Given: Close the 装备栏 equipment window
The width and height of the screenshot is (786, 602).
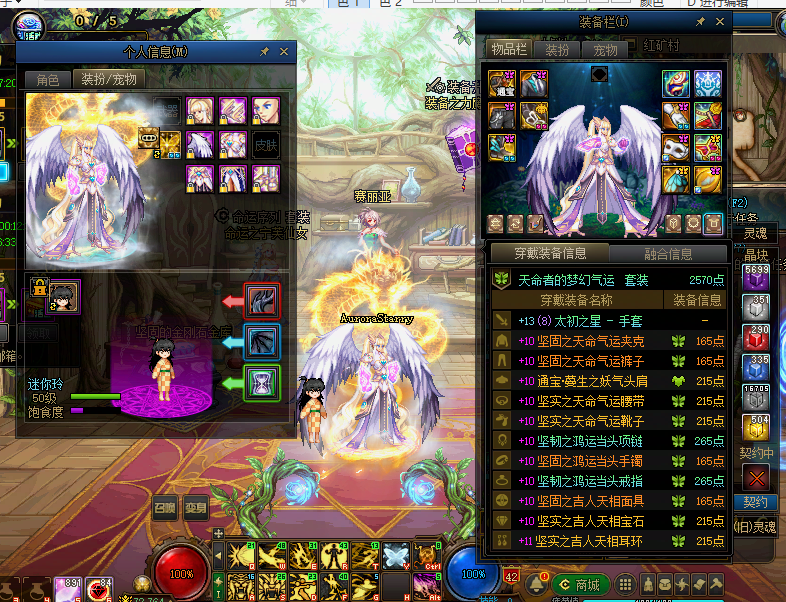Looking at the screenshot, I should pos(719,21).
